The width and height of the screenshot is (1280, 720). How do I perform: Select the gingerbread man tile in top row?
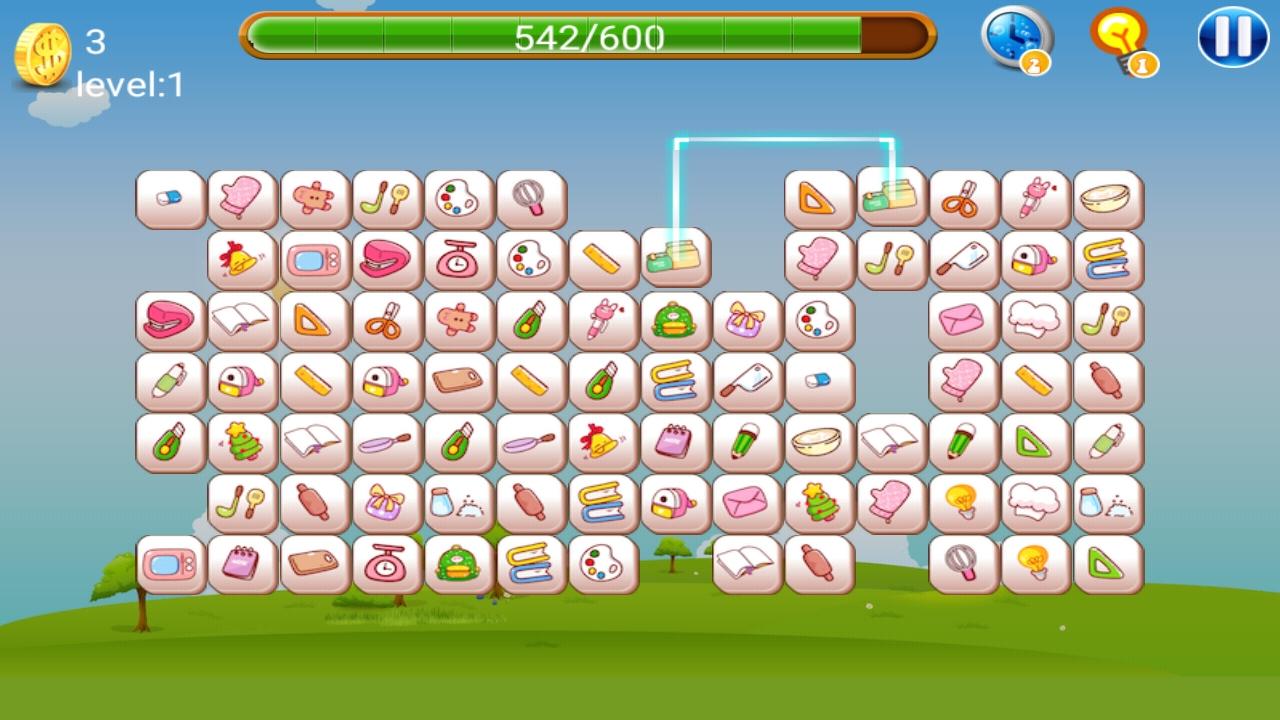pyautogui.click(x=315, y=197)
